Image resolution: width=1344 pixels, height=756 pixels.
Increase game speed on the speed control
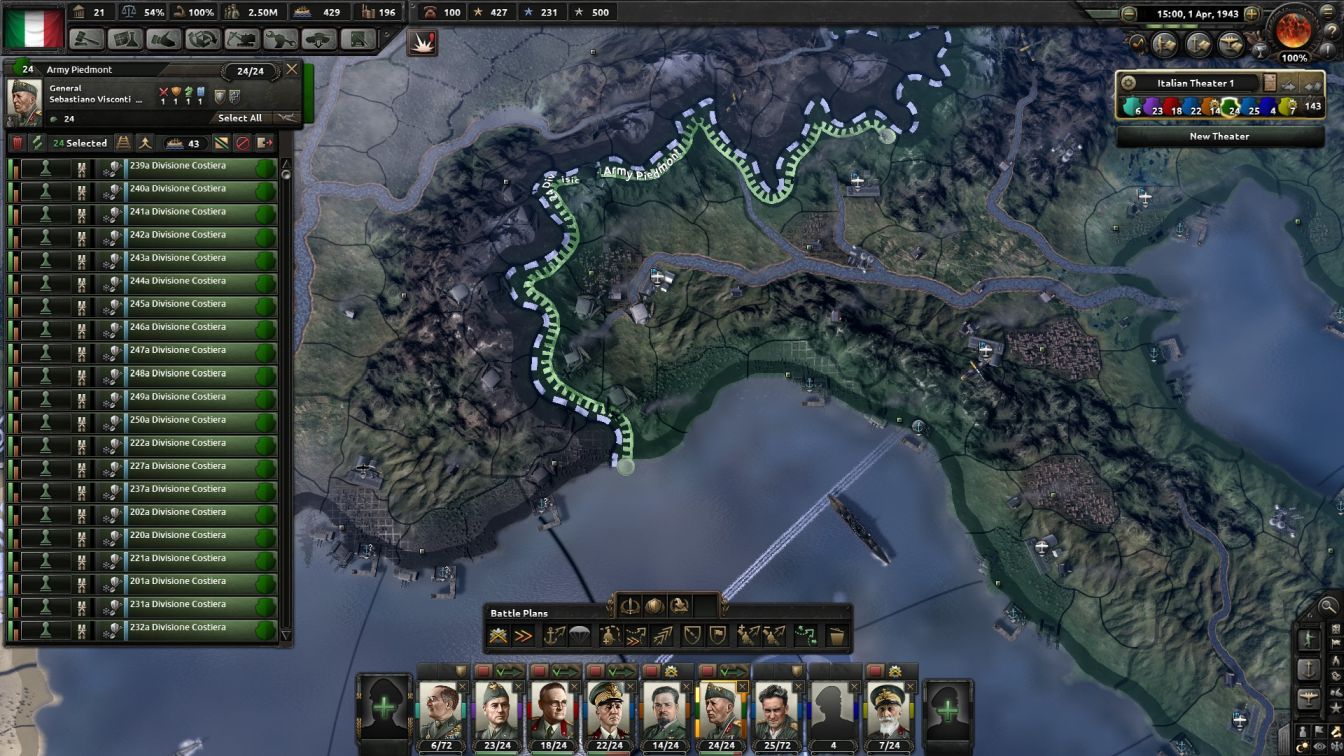coord(1251,14)
